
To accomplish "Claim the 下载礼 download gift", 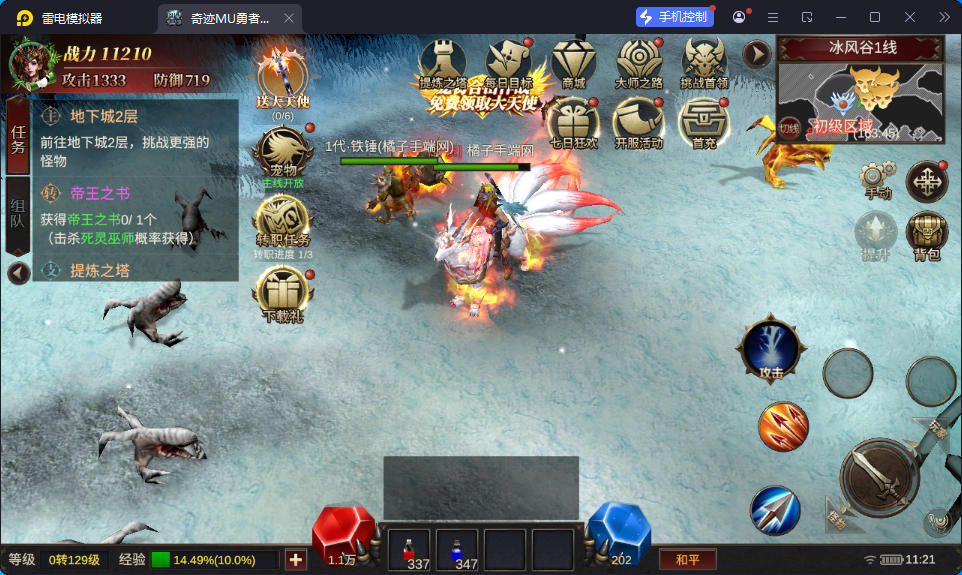I will [x=282, y=292].
